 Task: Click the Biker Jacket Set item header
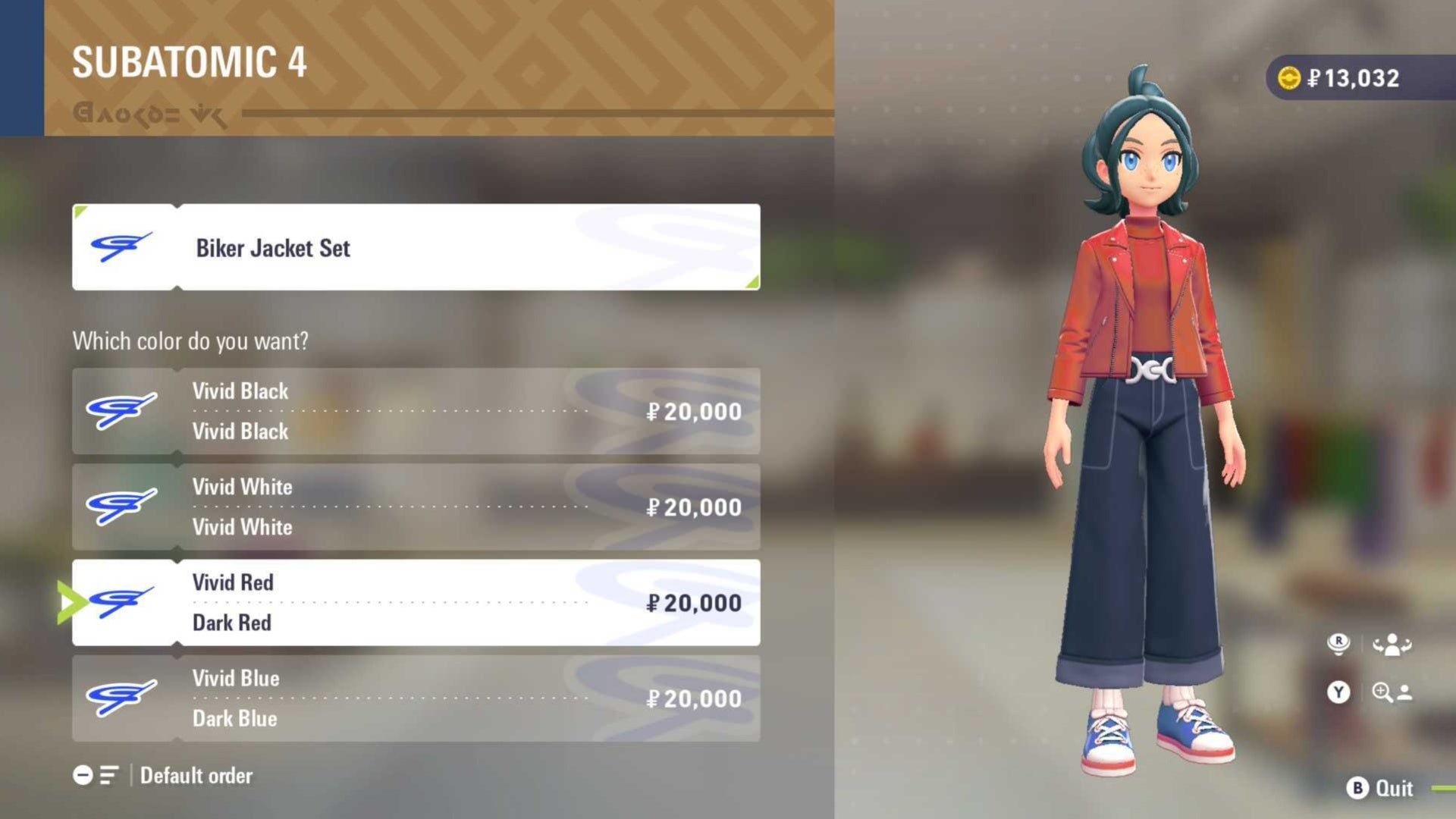416,247
